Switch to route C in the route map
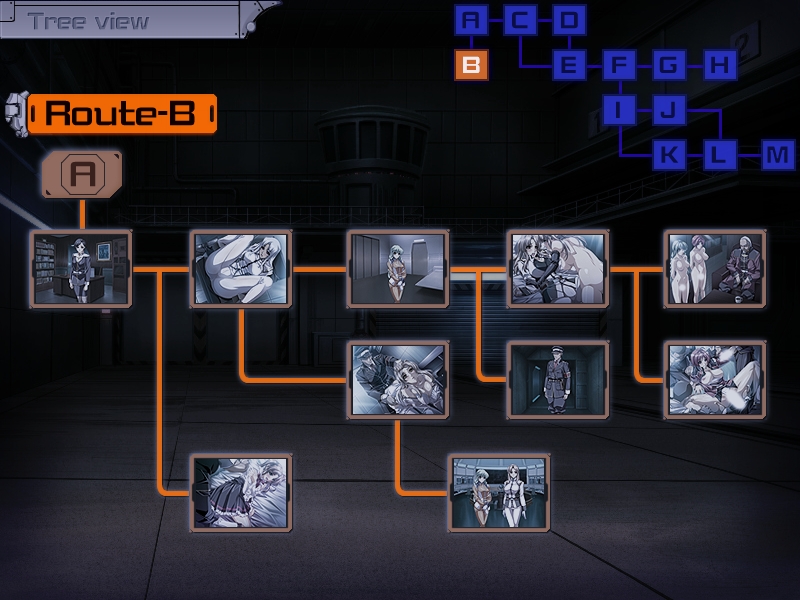 pos(520,20)
